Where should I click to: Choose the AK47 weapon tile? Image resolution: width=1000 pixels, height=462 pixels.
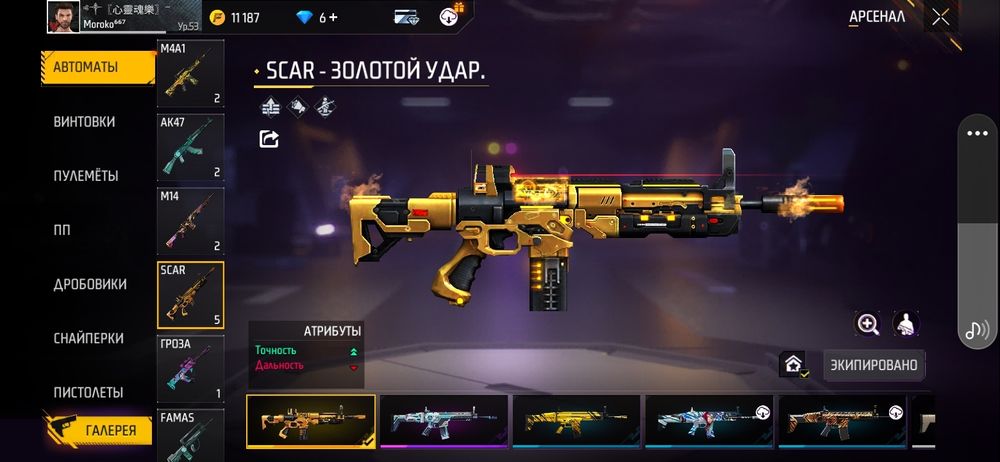coord(190,147)
